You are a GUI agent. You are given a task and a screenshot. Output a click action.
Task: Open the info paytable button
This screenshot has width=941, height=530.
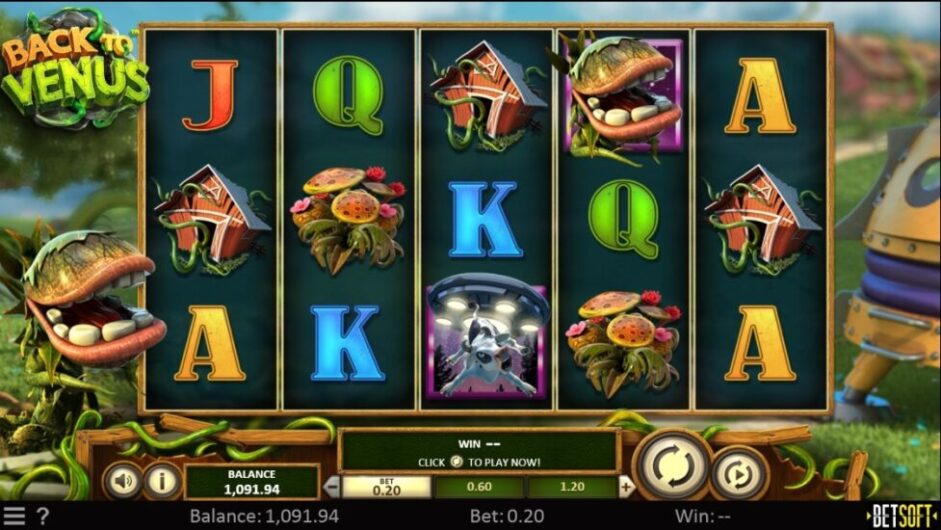pos(161,481)
